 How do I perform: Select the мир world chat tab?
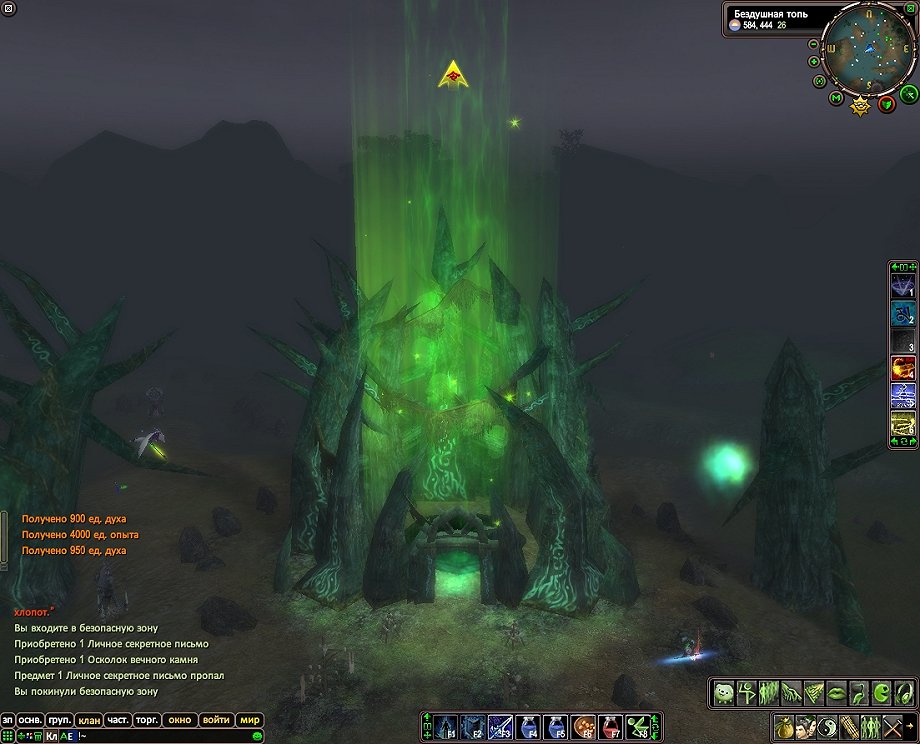coord(249,720)
